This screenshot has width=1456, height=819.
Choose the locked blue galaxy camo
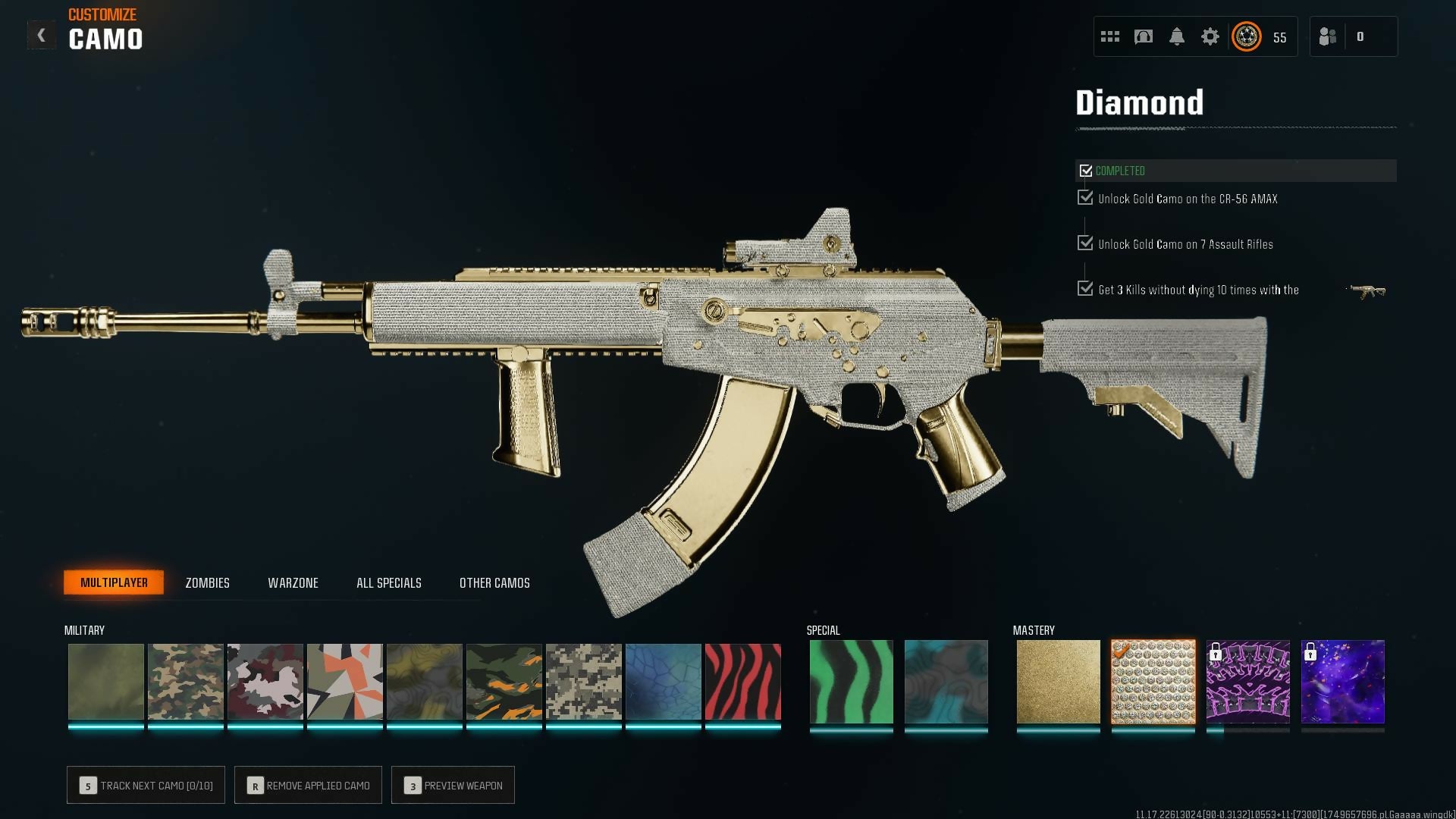pyautogui.click(x=1342, y=681)
